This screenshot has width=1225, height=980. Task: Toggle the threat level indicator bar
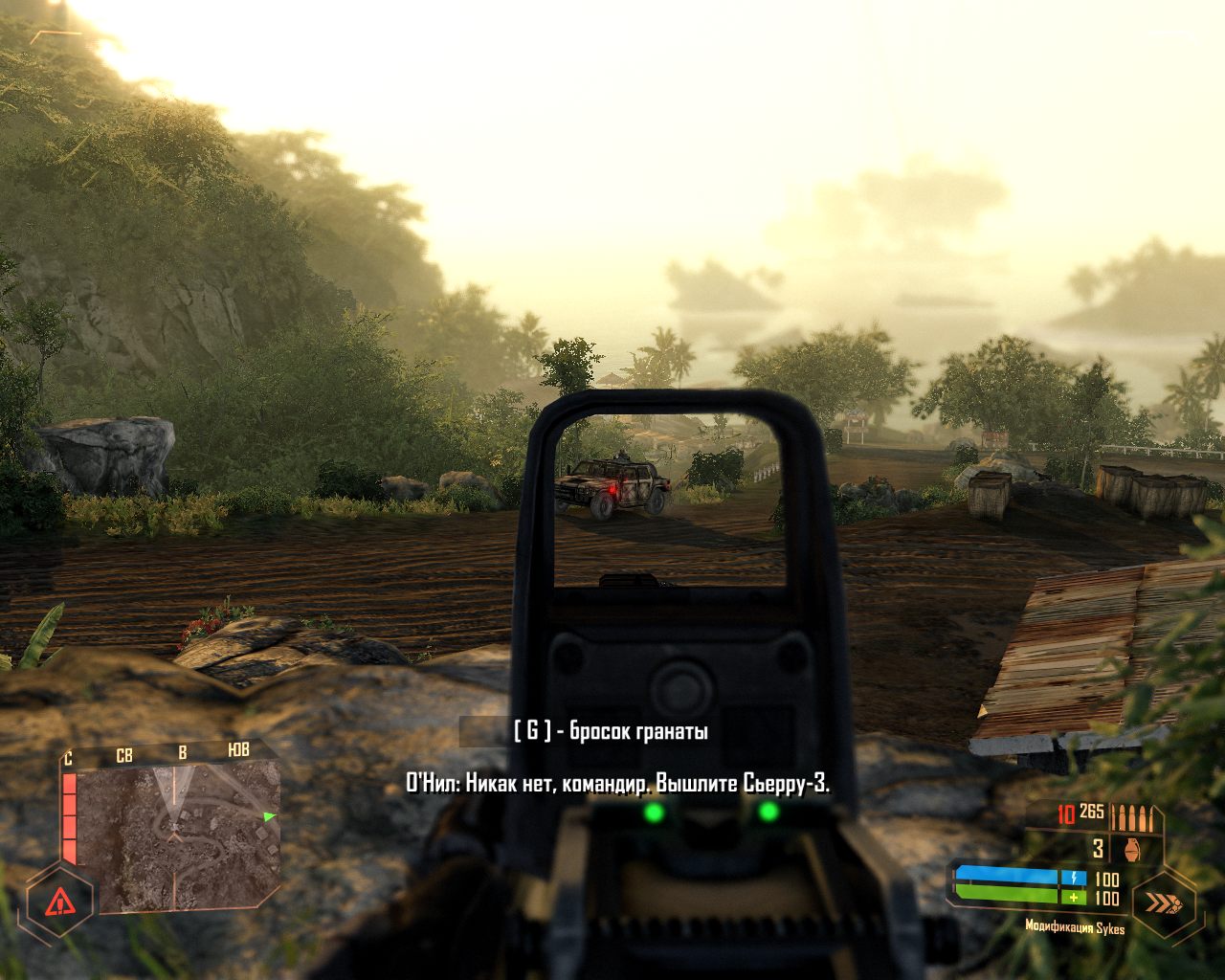[69, 817]
